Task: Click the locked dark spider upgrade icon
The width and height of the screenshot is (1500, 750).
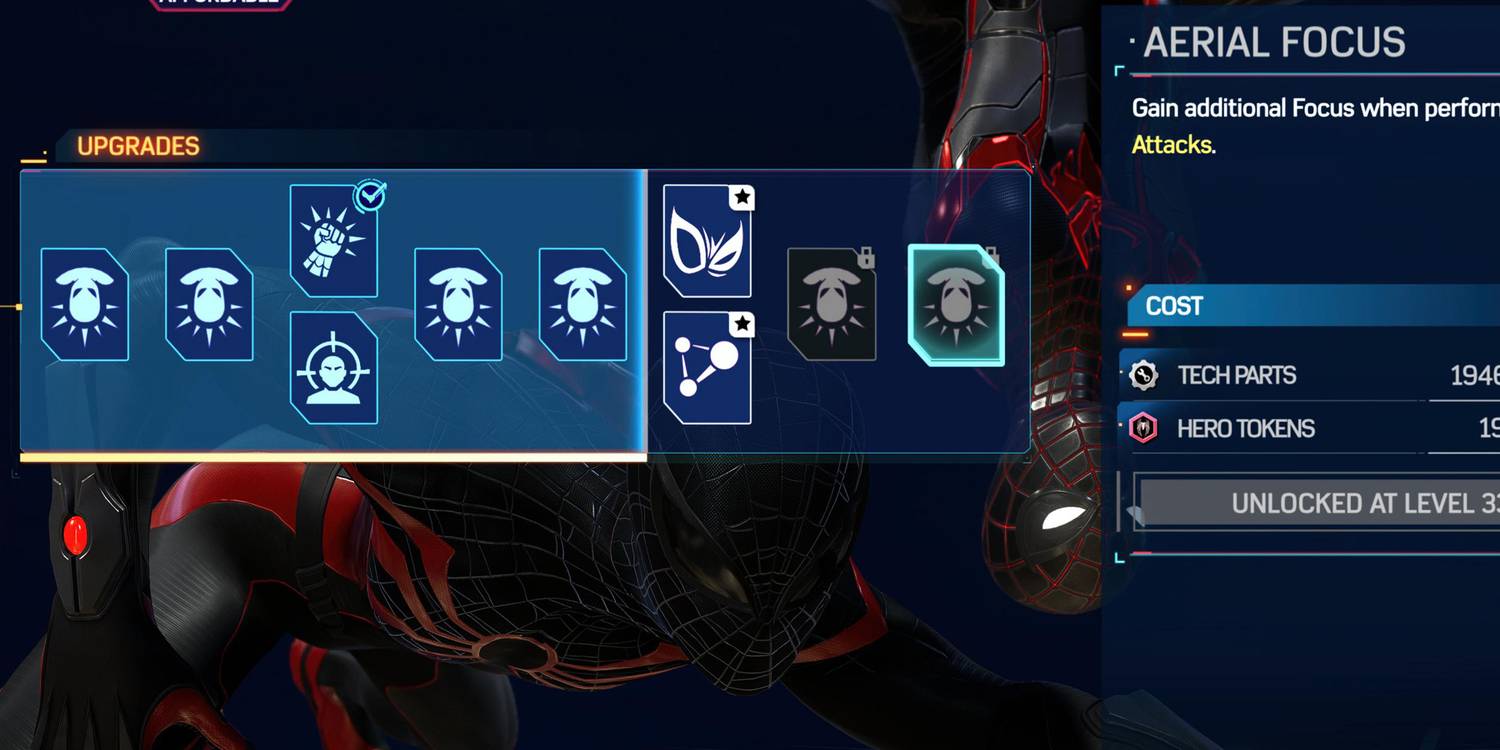Action: 833,307
